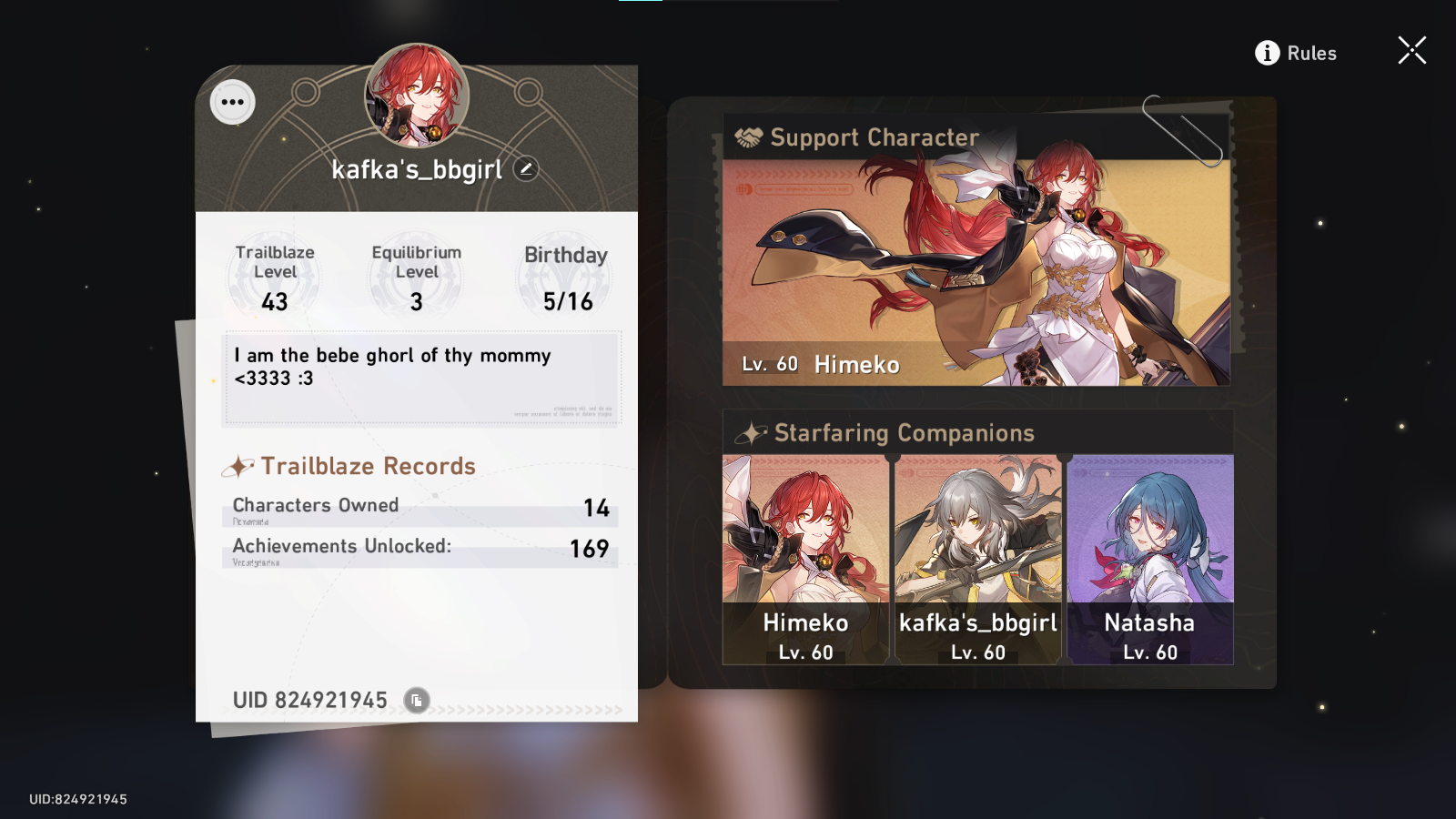Open the ellipsis options menu on the profile card

231,102
